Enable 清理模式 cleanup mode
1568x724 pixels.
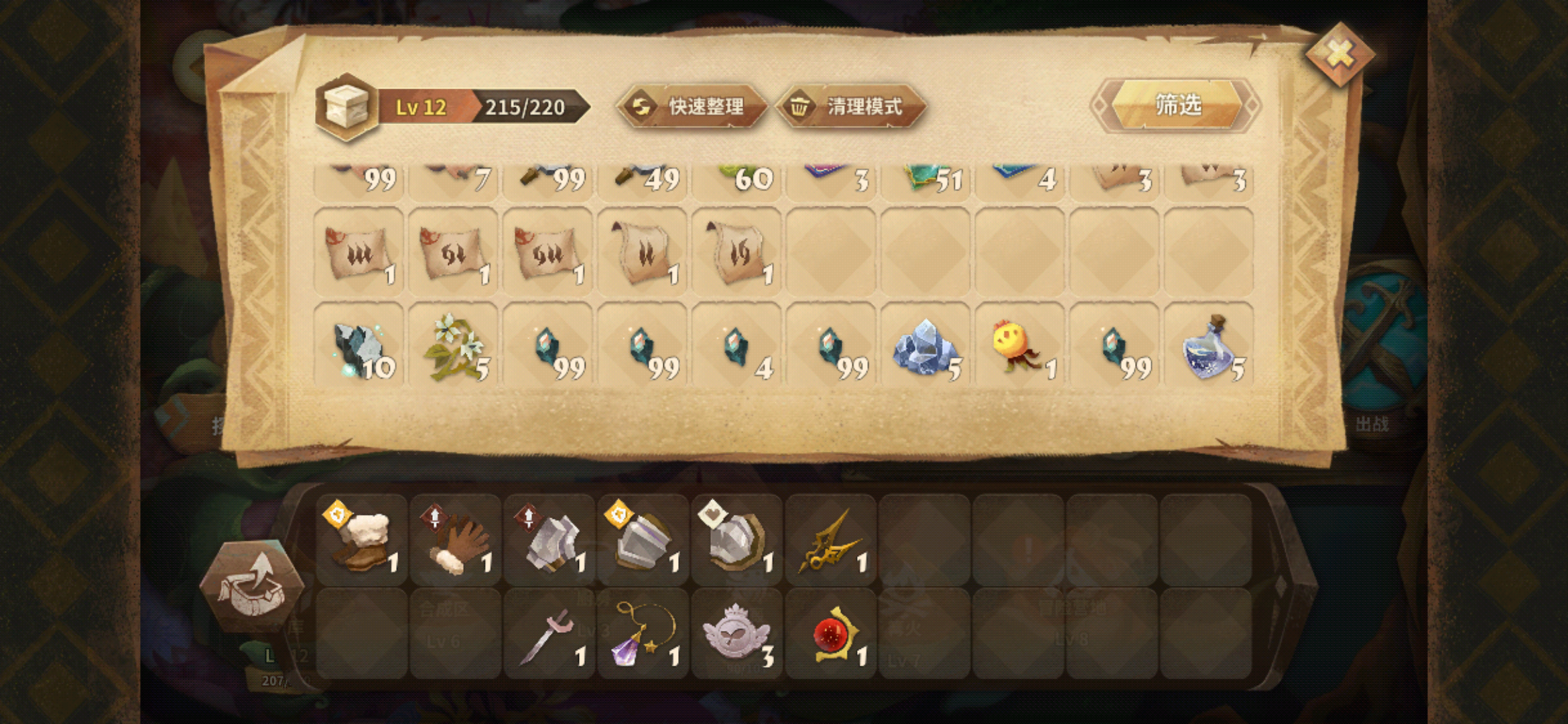click(851, 106)
